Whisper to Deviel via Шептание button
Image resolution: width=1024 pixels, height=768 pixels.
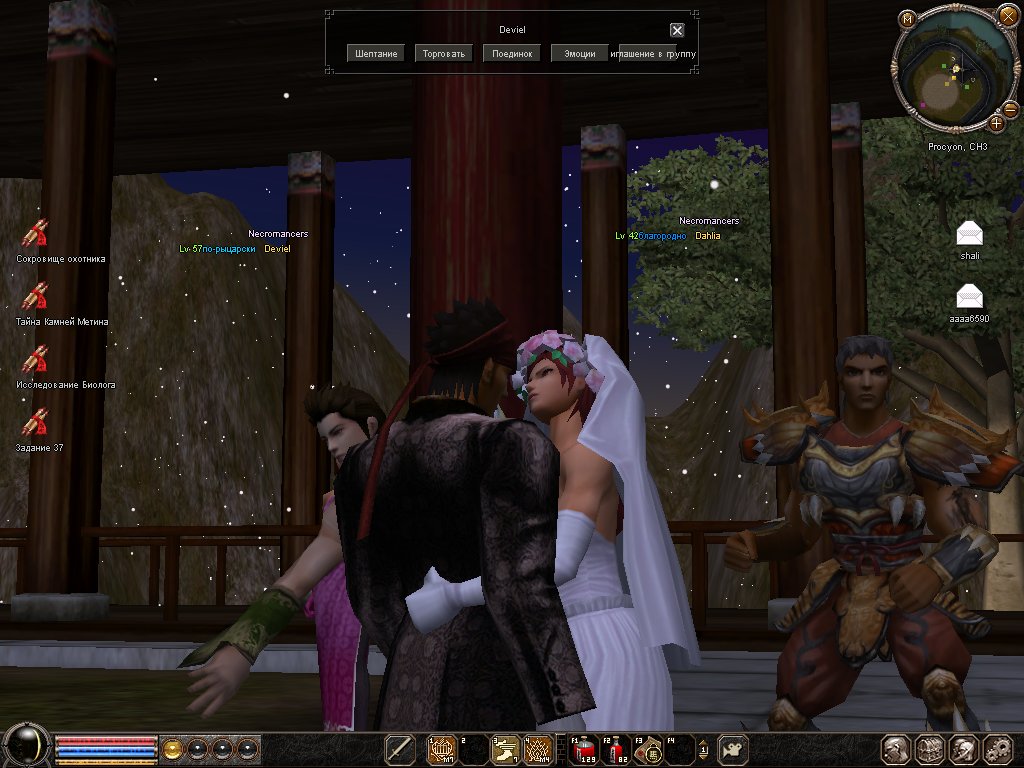[x=376, y=53]
